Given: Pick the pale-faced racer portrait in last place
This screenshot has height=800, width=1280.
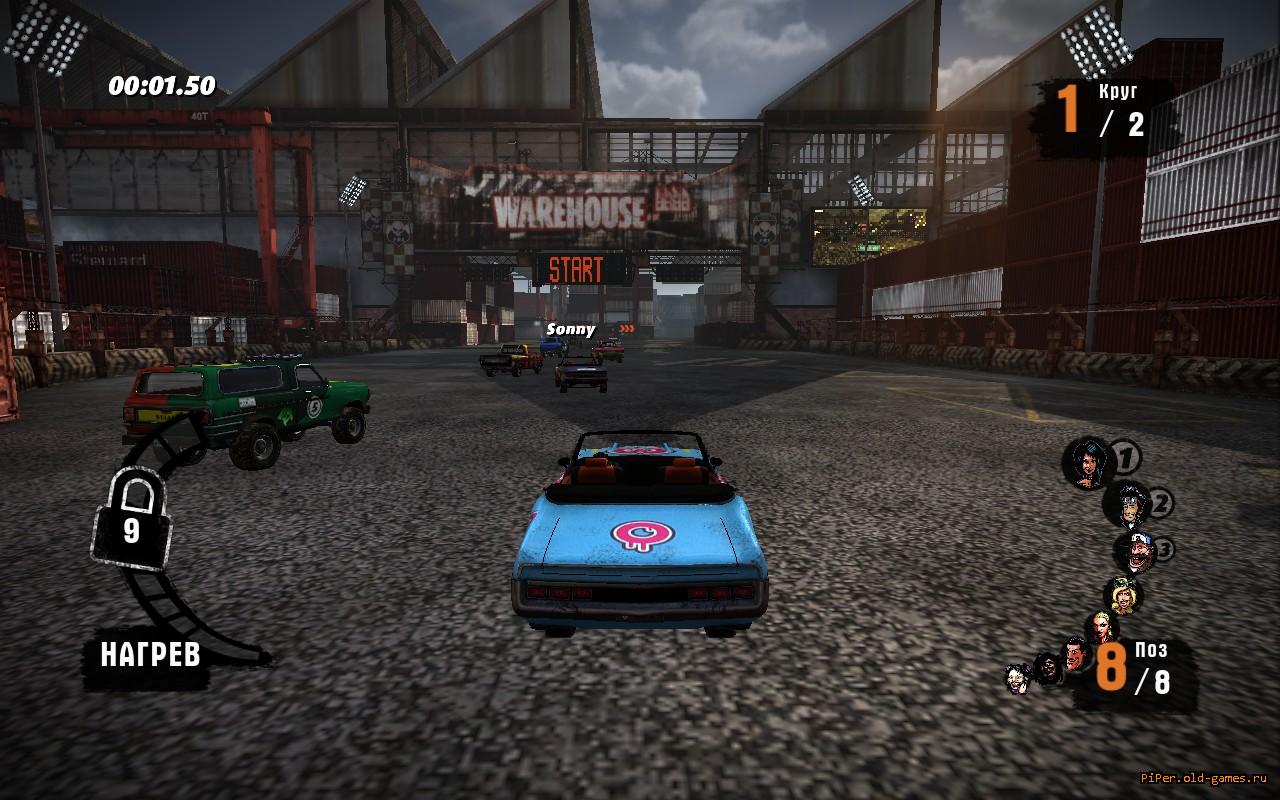Looking at the screenshot, I should 1019,679.
